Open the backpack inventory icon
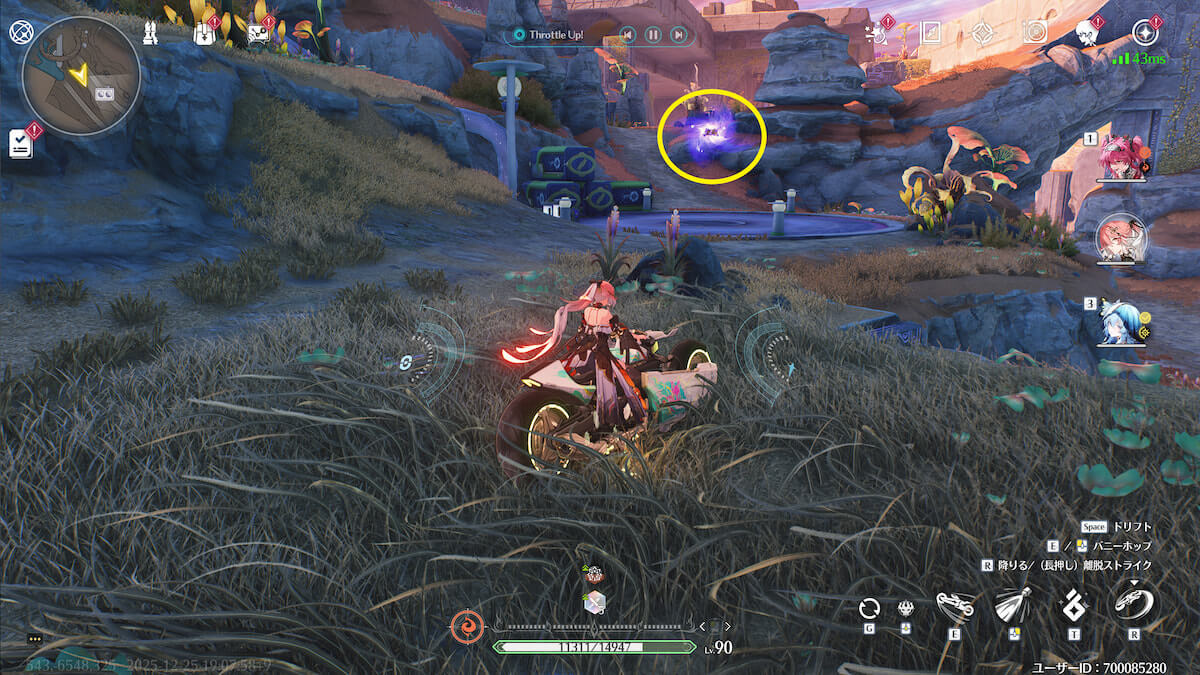Image resolution: width=1200 pixels, height=675 pixels. [204, 35]
